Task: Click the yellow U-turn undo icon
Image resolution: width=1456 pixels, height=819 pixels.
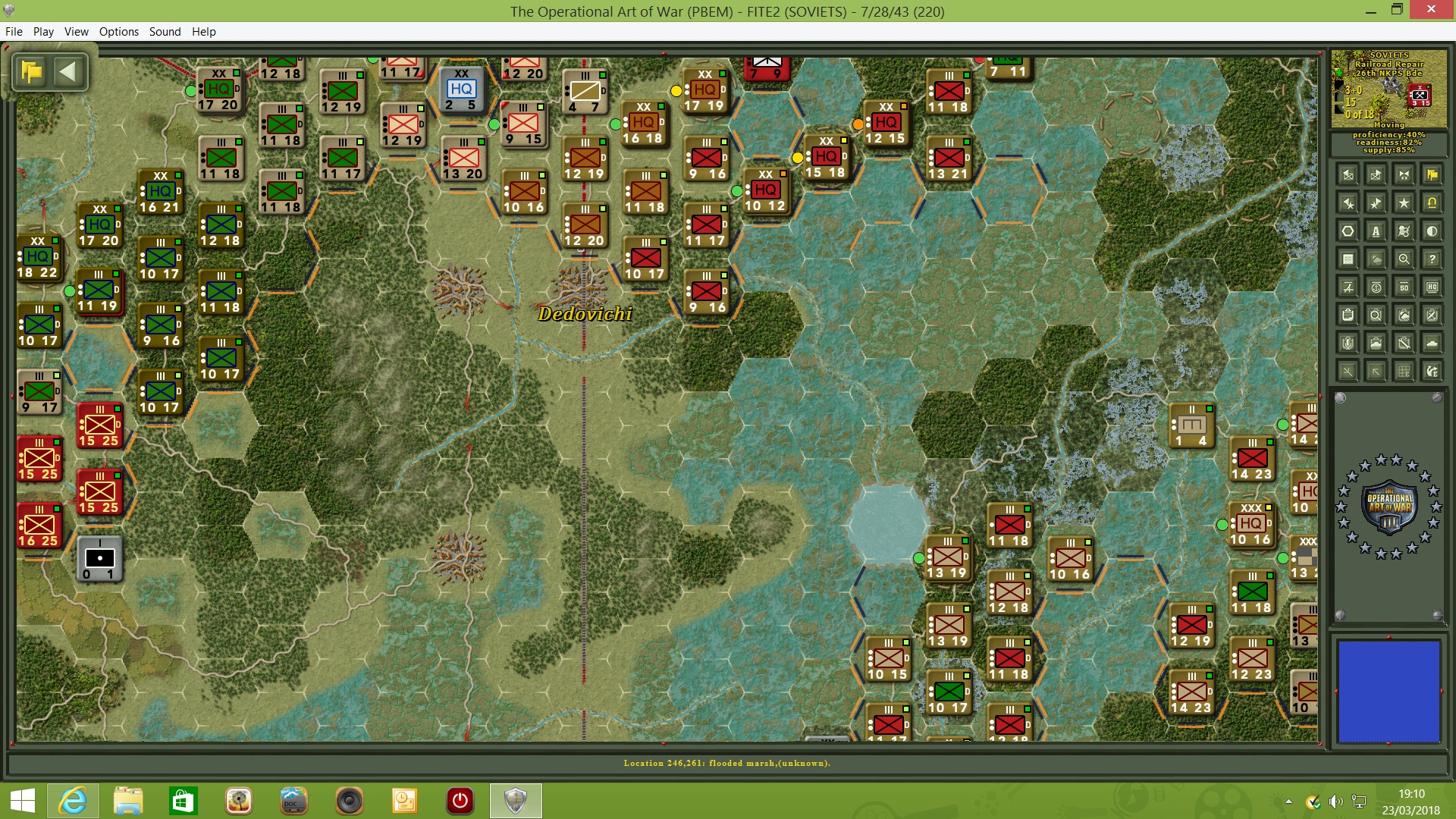Action: click(1431, 202)
